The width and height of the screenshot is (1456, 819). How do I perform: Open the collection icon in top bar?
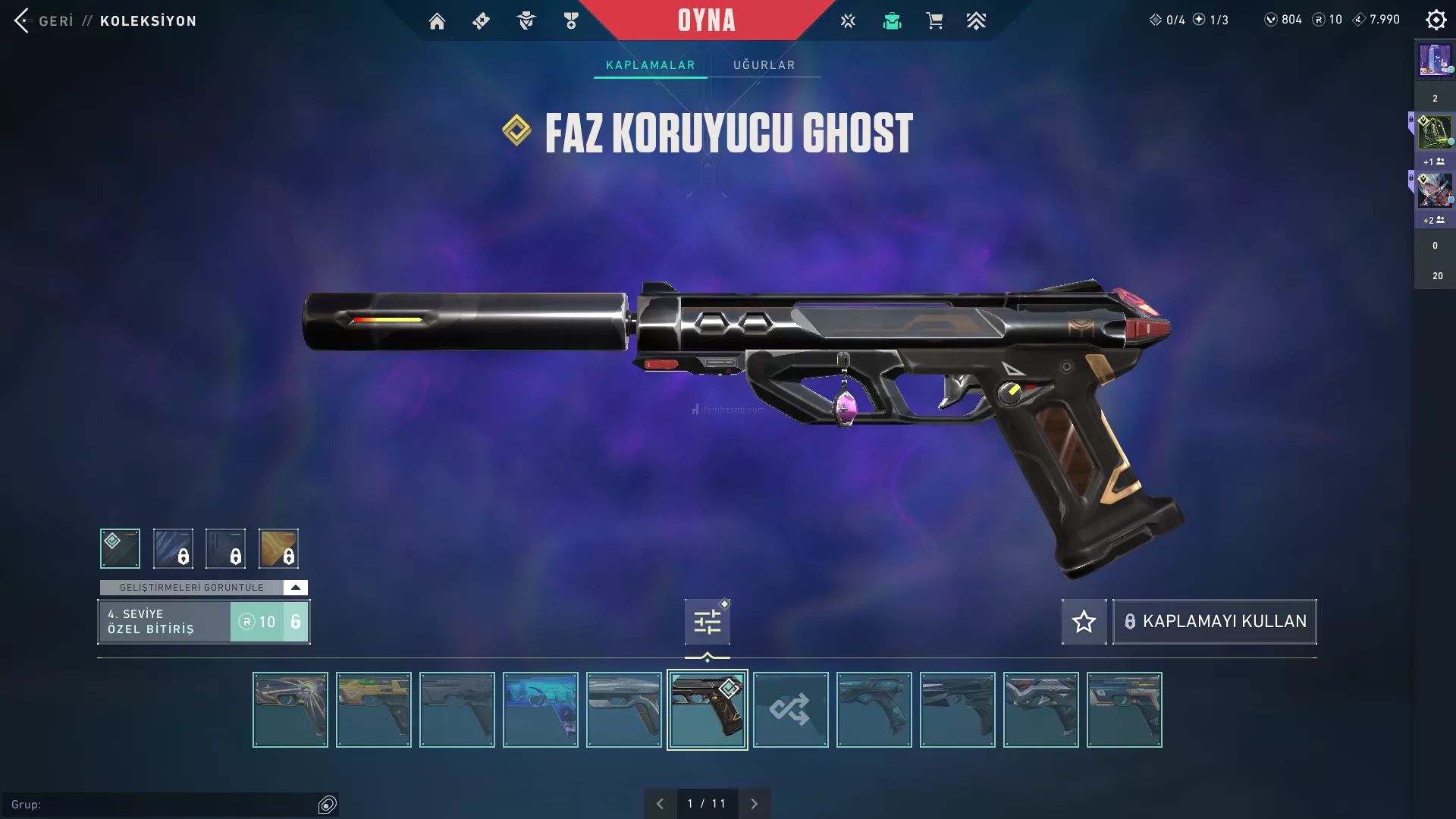[x=892, y=21]
